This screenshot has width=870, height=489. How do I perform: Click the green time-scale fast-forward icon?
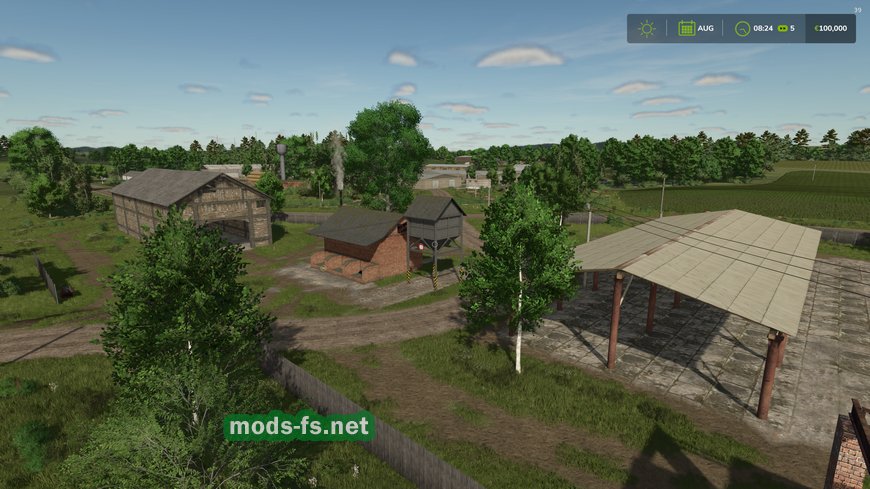(x=782, y=28)
